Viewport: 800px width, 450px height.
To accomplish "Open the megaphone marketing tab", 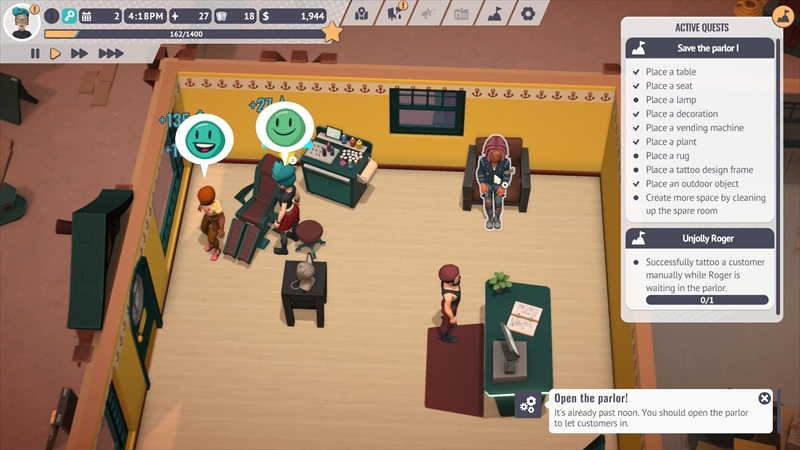I will pos(427,14).
